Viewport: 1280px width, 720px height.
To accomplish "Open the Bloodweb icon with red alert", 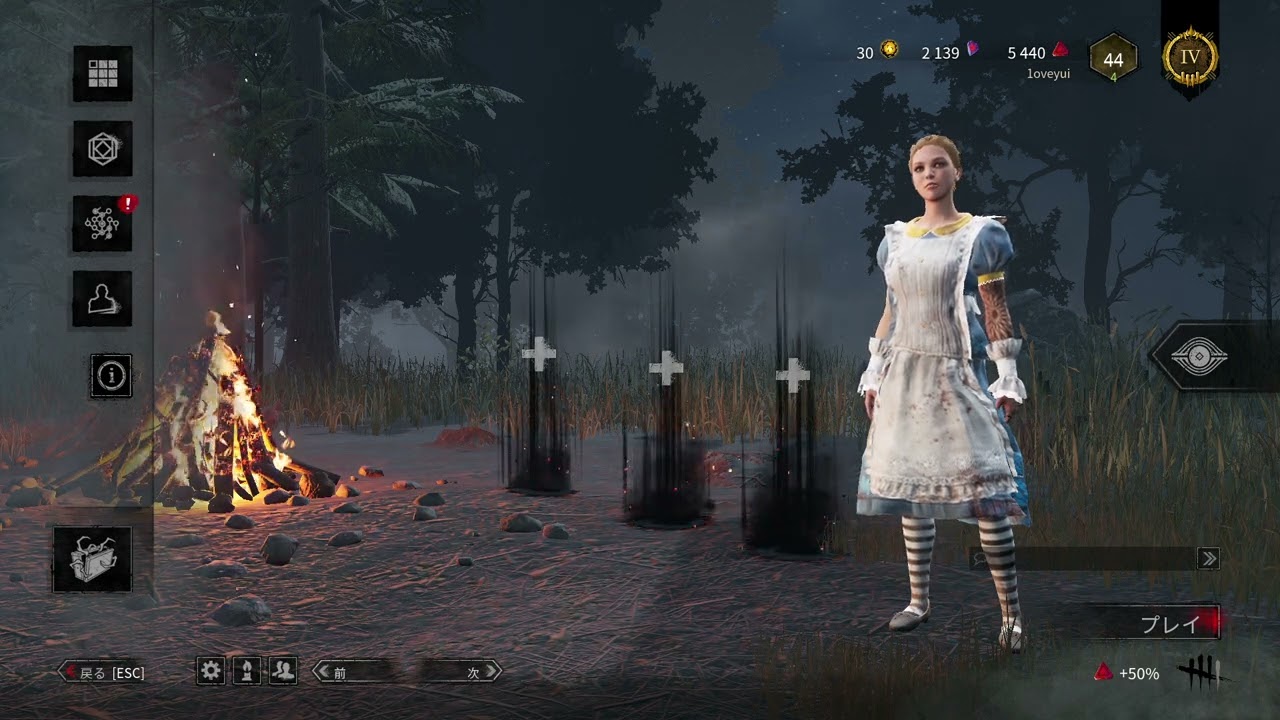I will point(102,224).
